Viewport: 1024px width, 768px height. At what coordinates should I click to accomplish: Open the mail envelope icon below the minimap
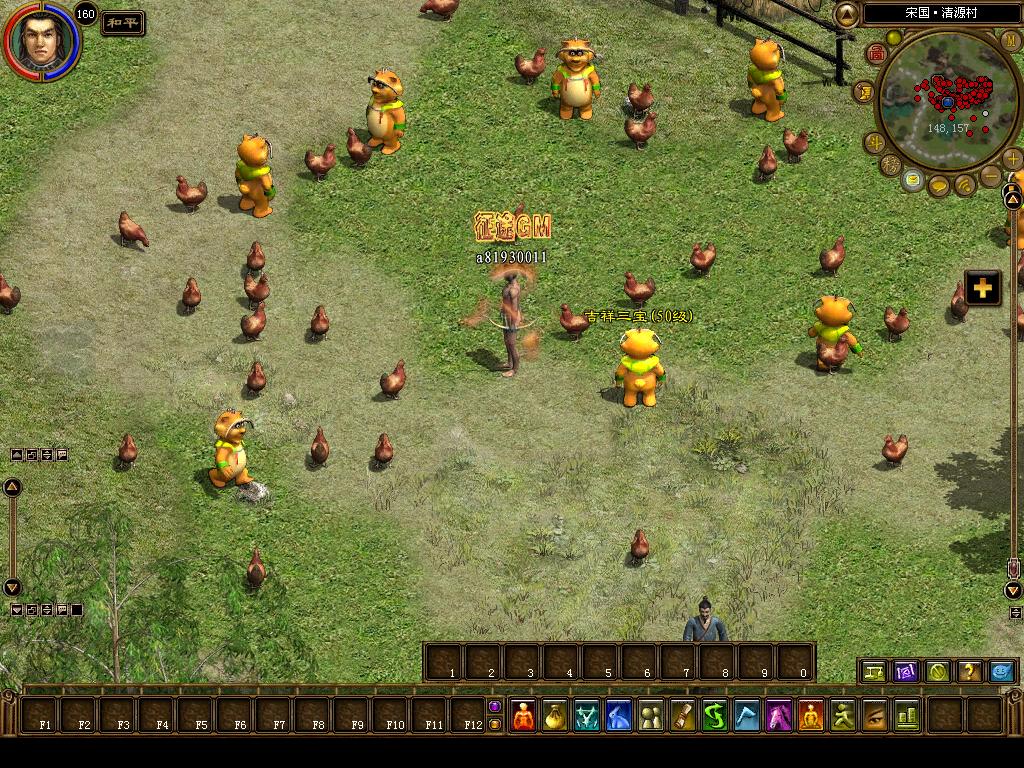pyautogui.click(x=912, y=180)
